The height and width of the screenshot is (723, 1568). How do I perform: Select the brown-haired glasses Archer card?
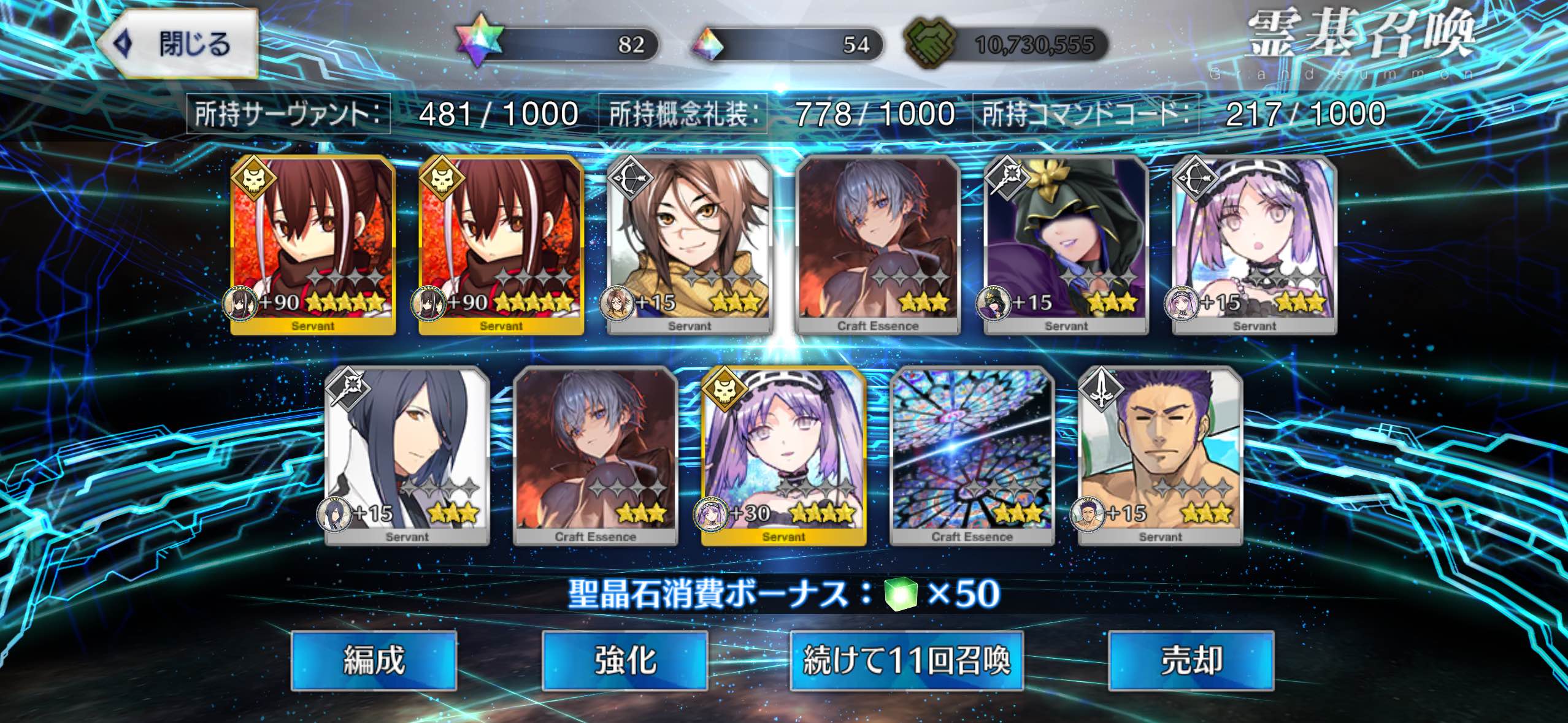pos(689,245)
